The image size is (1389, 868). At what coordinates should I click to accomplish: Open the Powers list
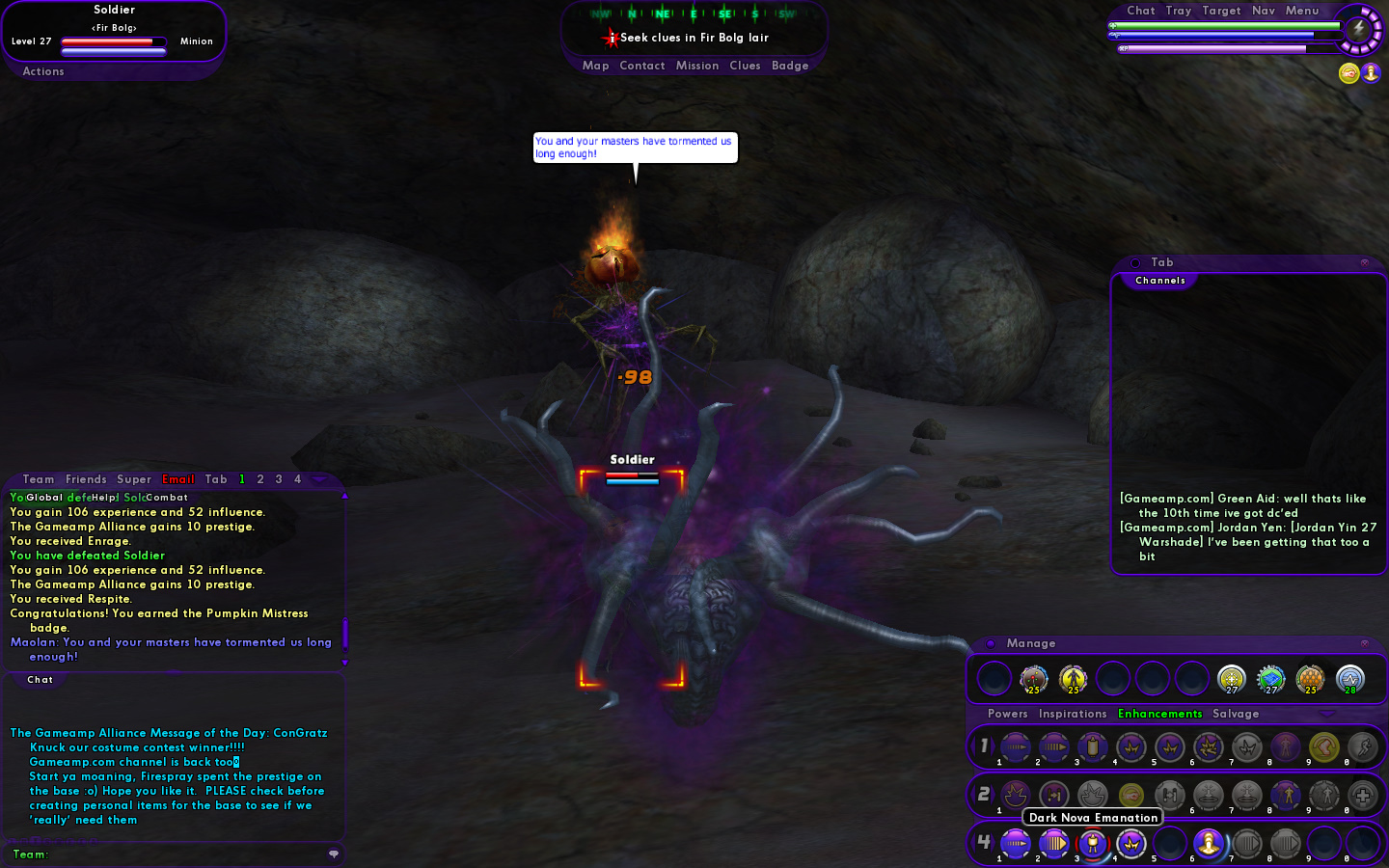(x=1007, y=714)
